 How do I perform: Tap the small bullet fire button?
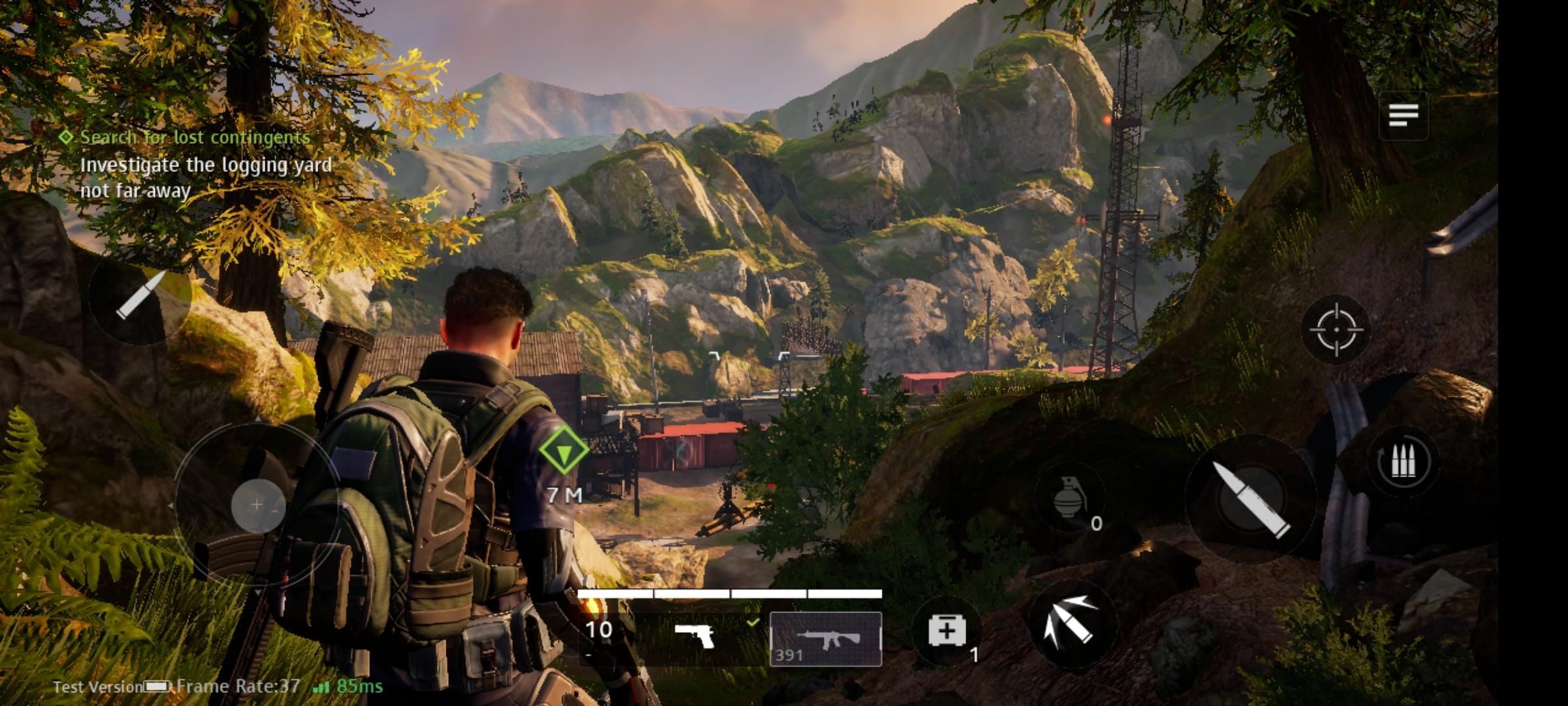click(x=140, y=295)
